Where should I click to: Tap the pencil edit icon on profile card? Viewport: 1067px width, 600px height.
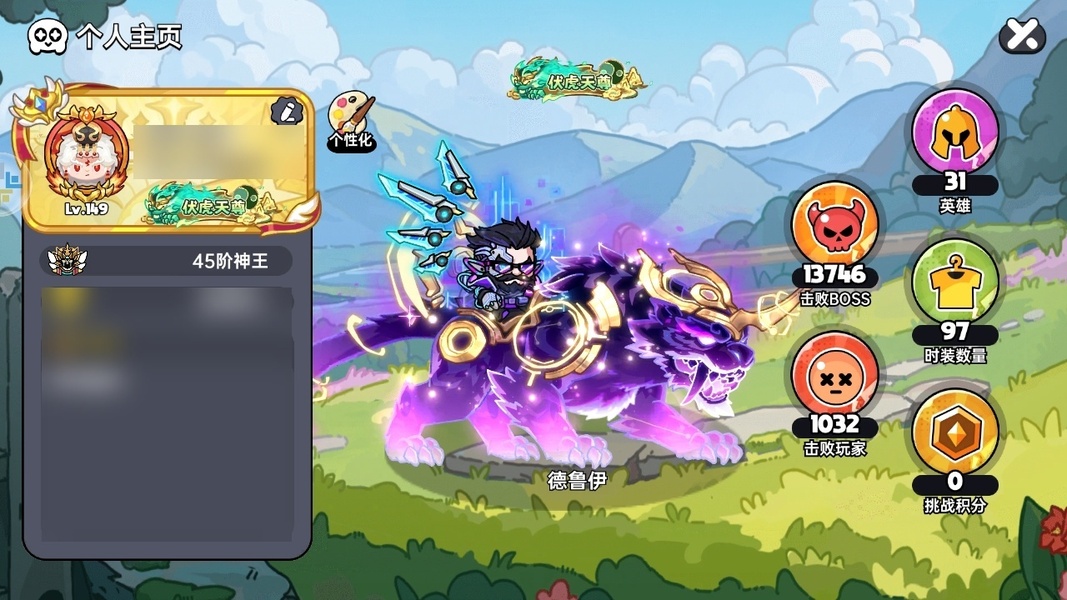click(286, 111)
